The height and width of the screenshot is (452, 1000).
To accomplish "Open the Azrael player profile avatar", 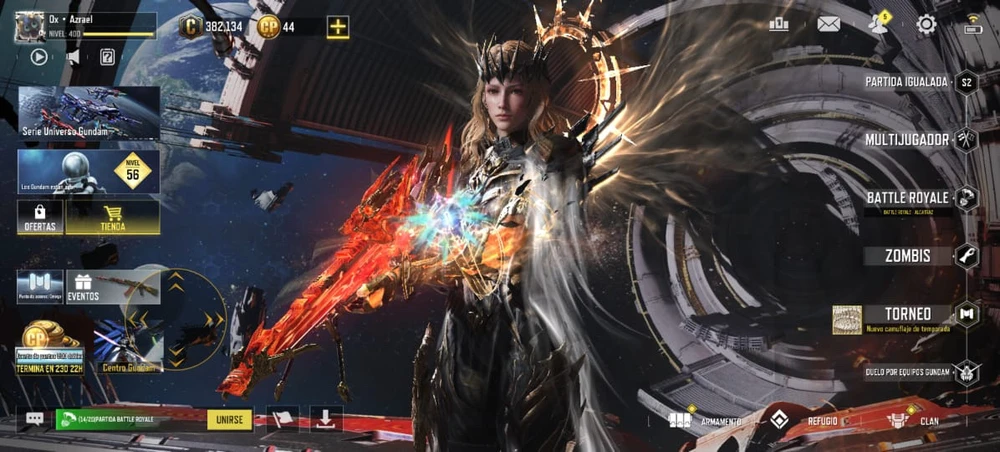I will [x=30, y=27].
